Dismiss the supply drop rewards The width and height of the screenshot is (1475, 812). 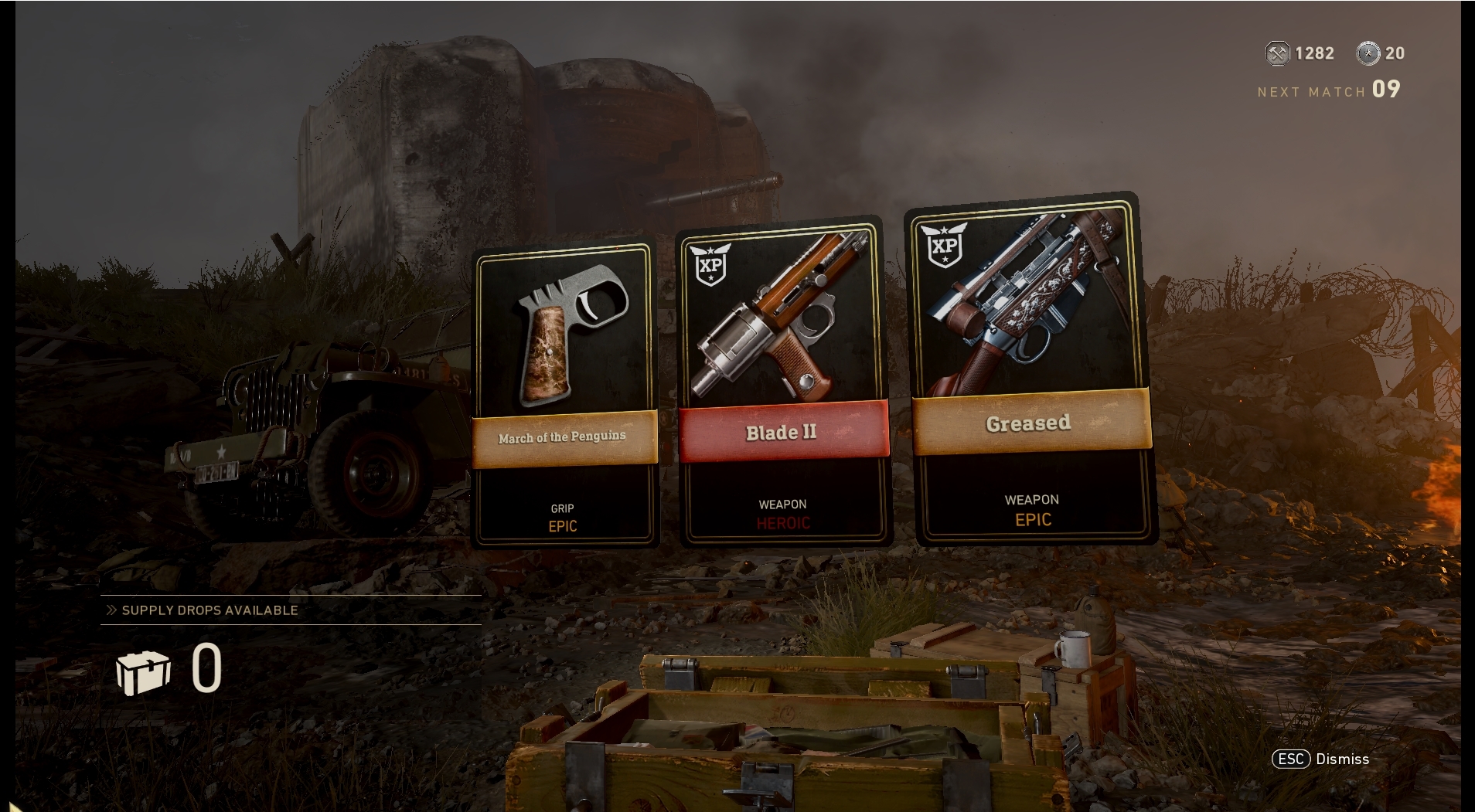(x=1321, y=759)
